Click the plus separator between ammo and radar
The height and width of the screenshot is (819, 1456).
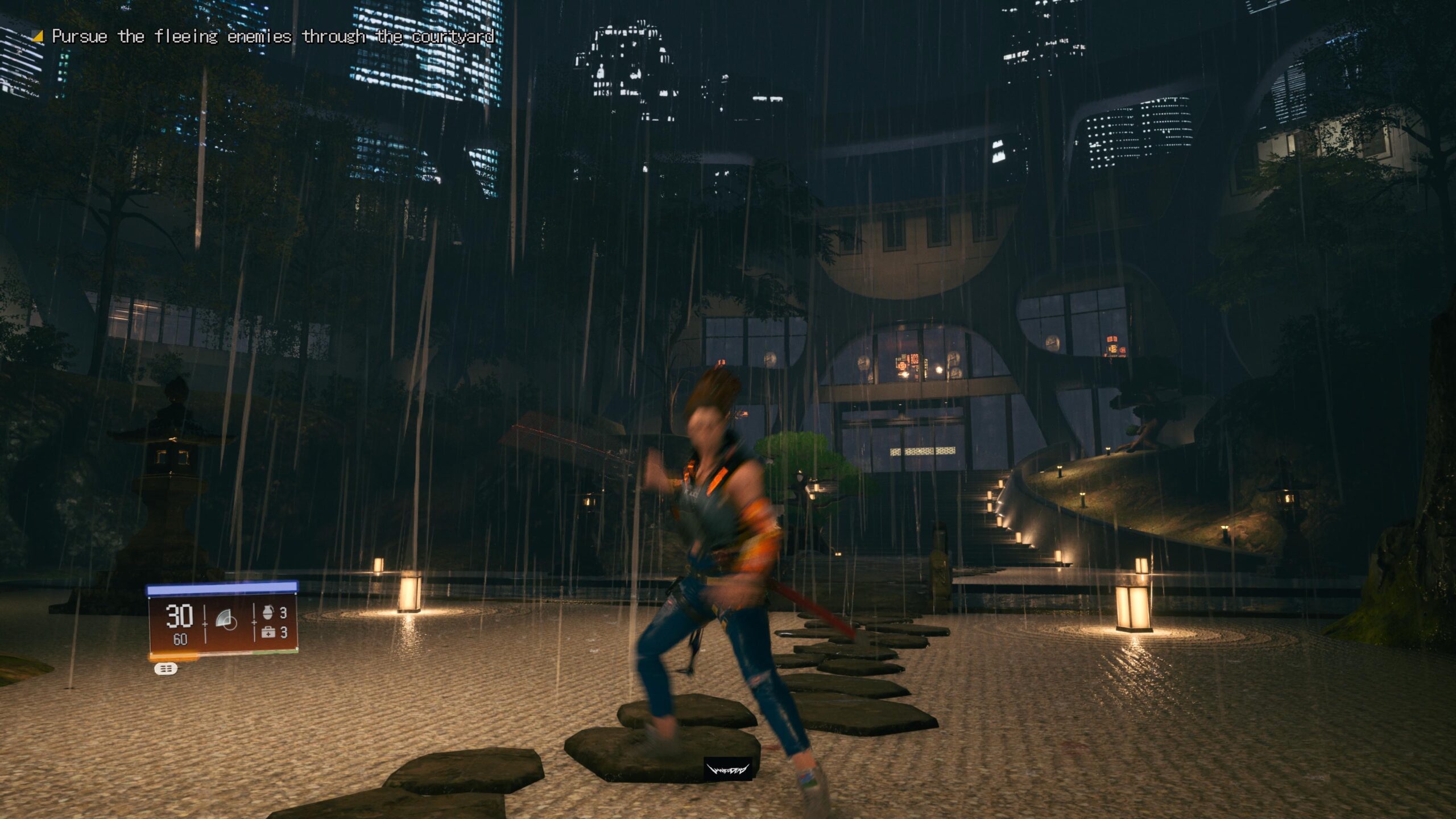click(x=205, y=624)
